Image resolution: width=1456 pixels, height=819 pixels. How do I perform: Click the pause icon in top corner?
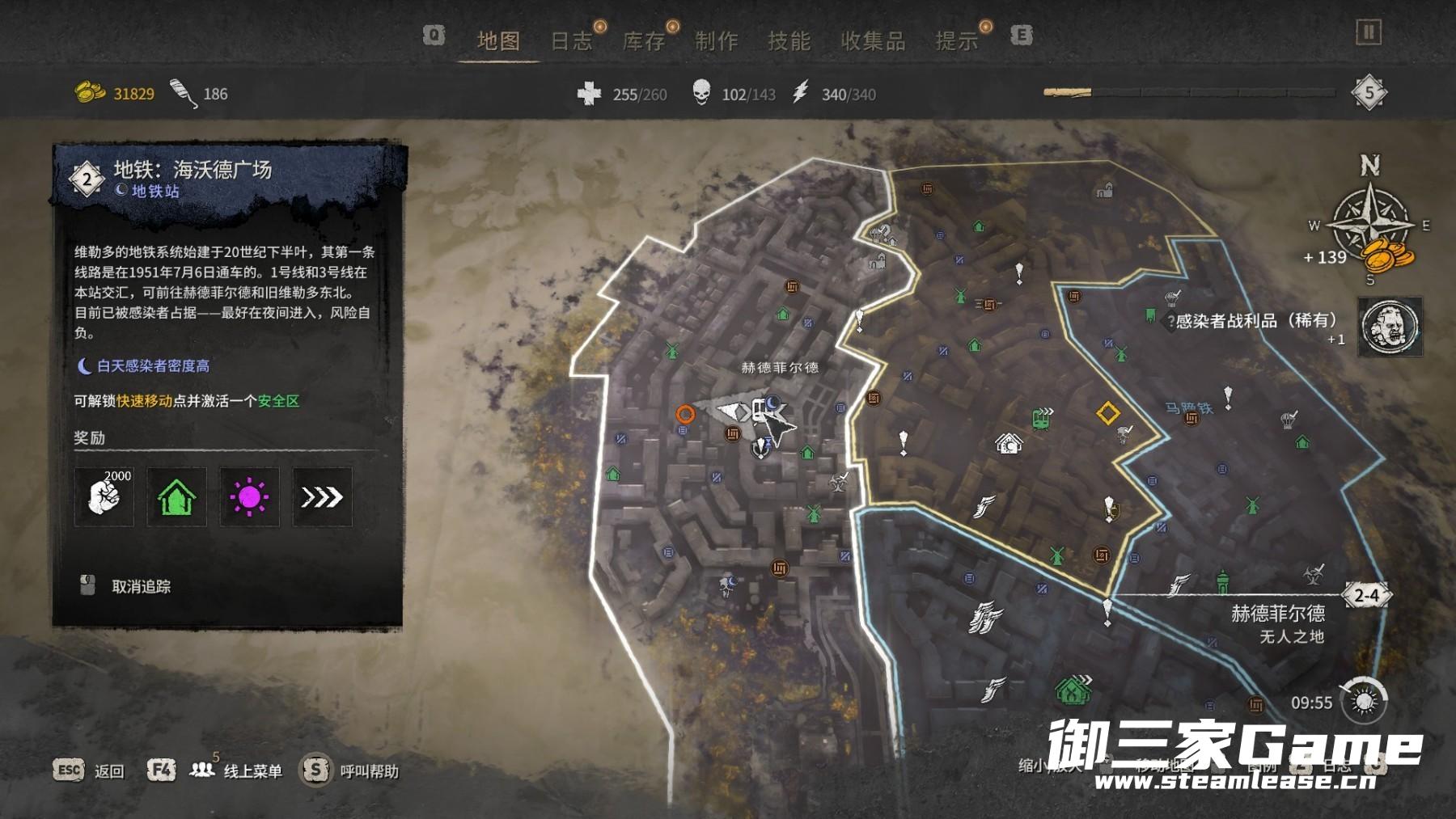[x=1368, y=32]
